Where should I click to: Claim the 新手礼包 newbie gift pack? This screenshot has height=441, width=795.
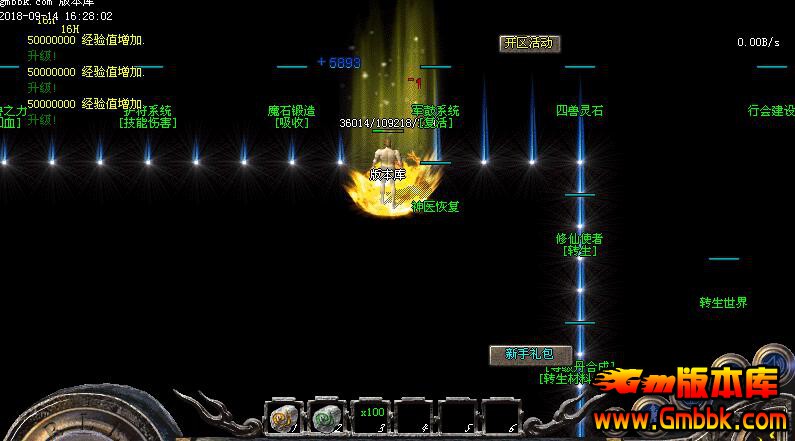(529, 354)
